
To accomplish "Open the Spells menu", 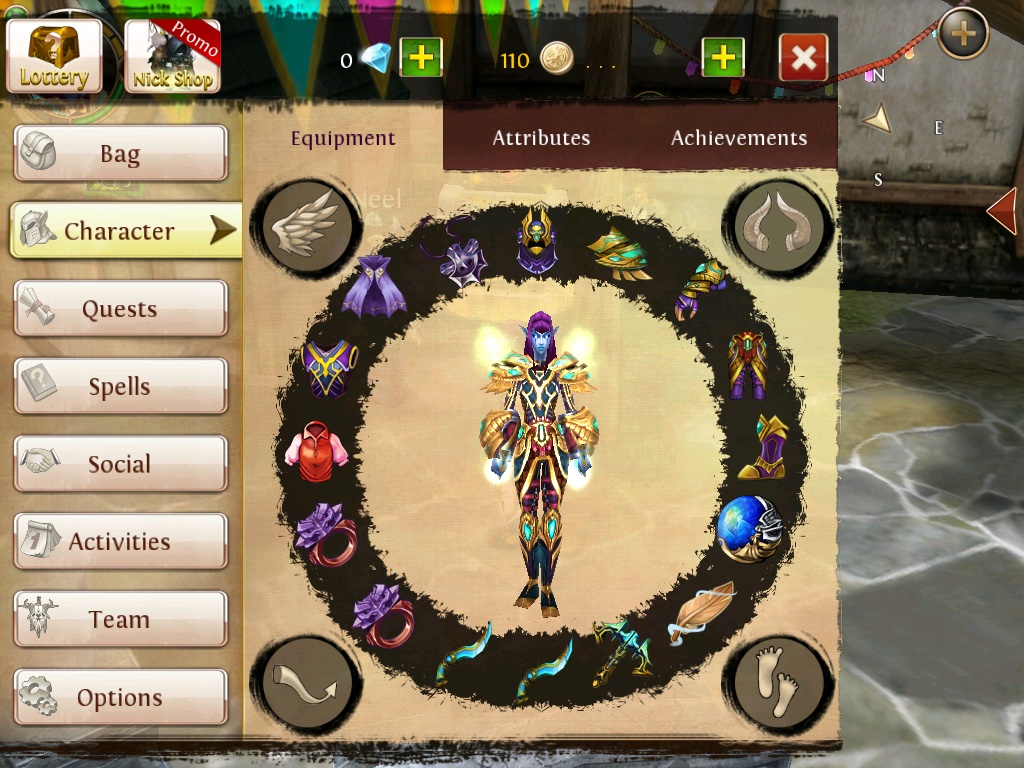I will [x=120, y=387].
